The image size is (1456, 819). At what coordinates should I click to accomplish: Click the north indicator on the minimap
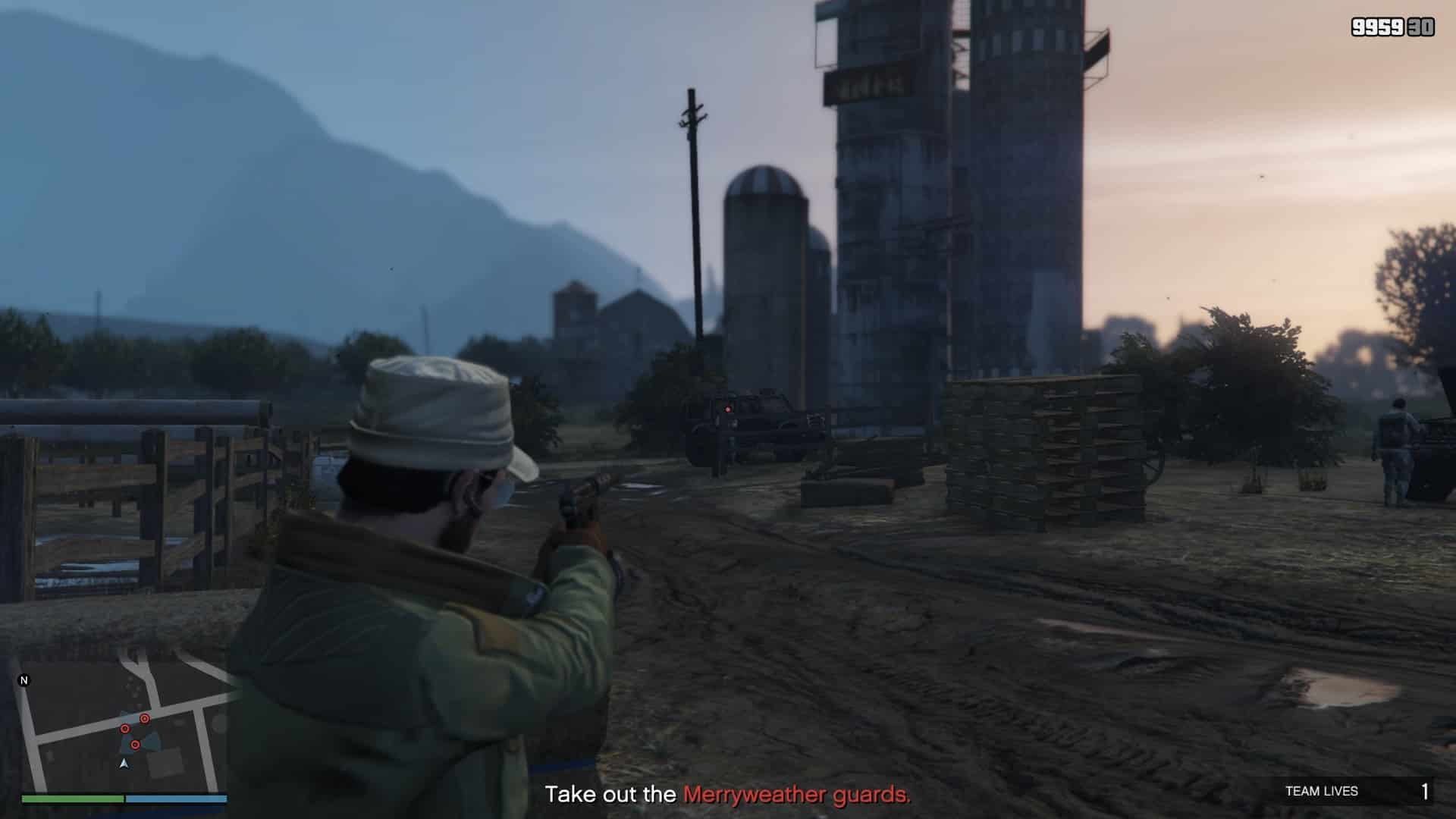coord(24,681)
